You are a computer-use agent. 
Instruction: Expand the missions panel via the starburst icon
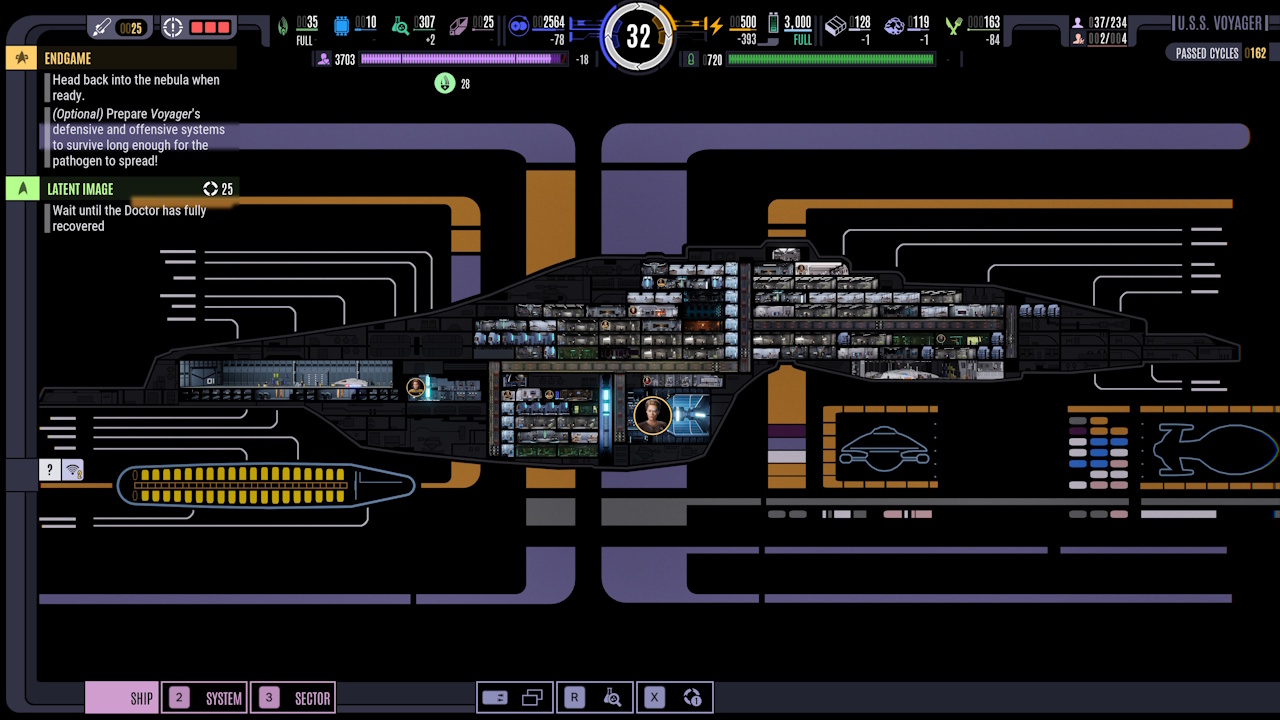pyautogui.click(x=21, y=58)
